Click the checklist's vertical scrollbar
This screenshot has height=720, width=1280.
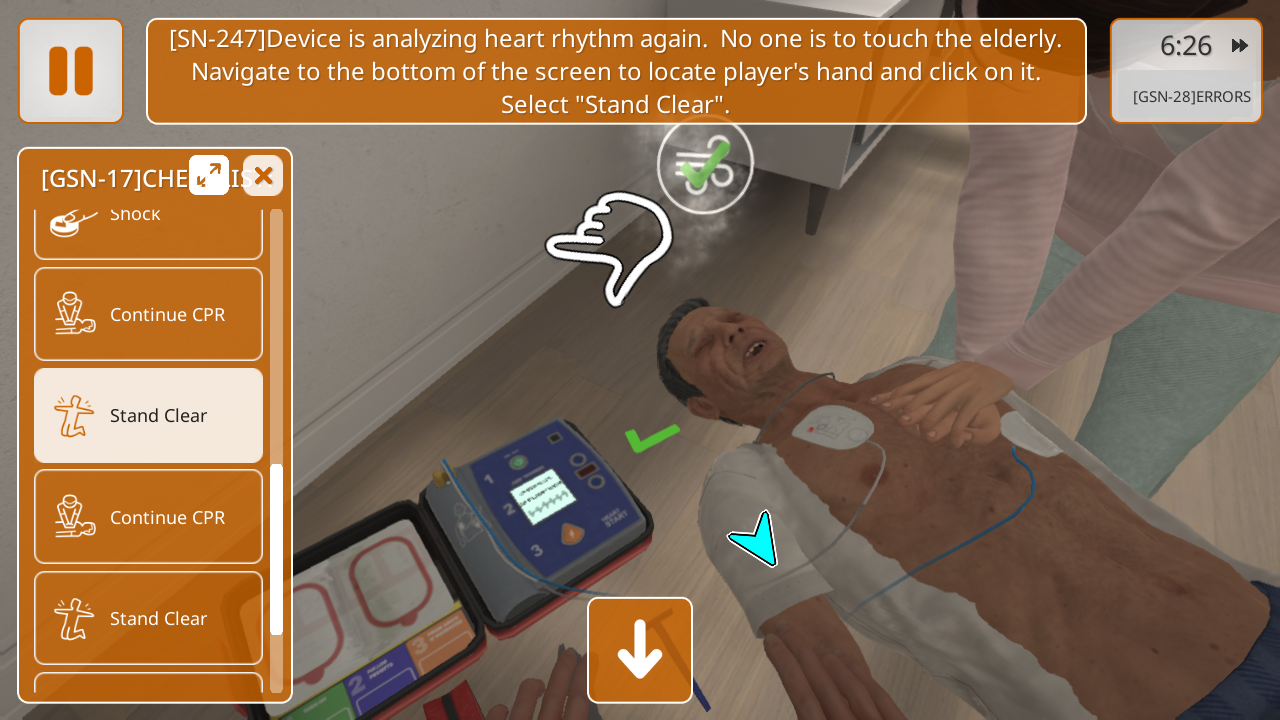tap(277, 548)
